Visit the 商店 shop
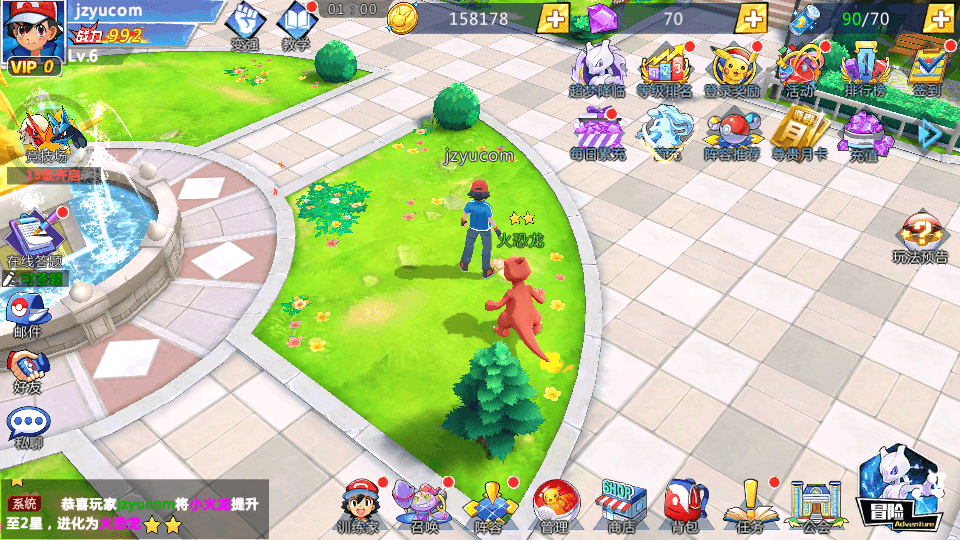The height and width of the screenshot is (540, 960). [622, 504]
